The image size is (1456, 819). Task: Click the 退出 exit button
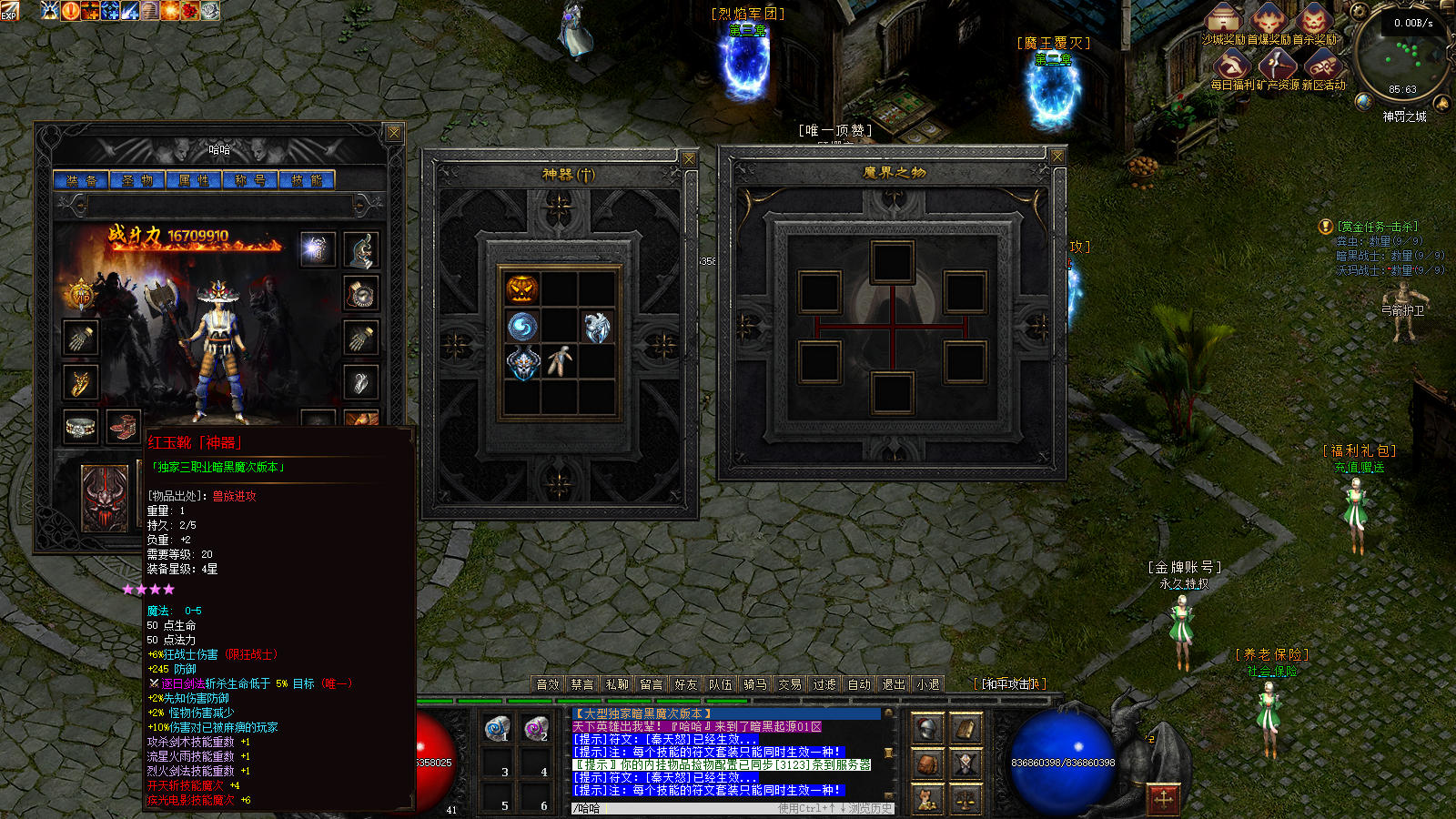pos(894,684)
